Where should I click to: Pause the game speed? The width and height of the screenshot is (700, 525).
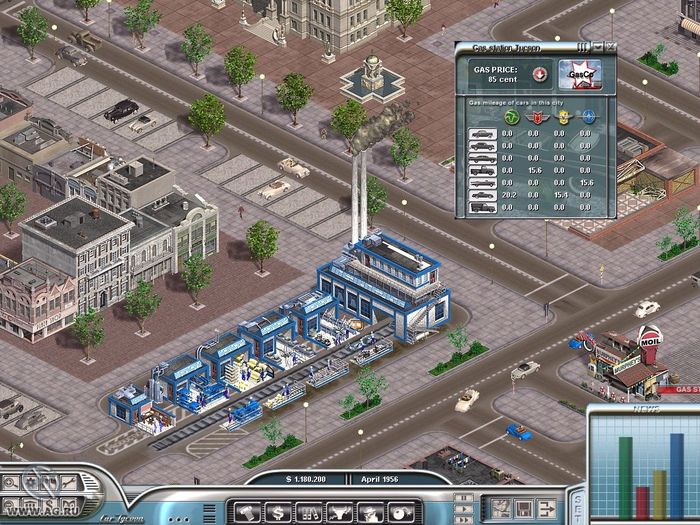[462, 497]
